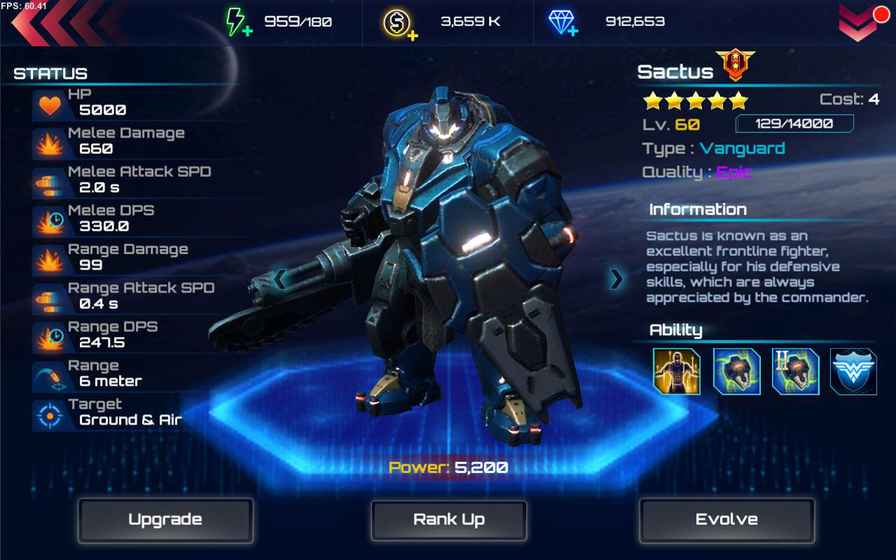
Task: Click the Rank Up button
Action: [x=449, y=520]
